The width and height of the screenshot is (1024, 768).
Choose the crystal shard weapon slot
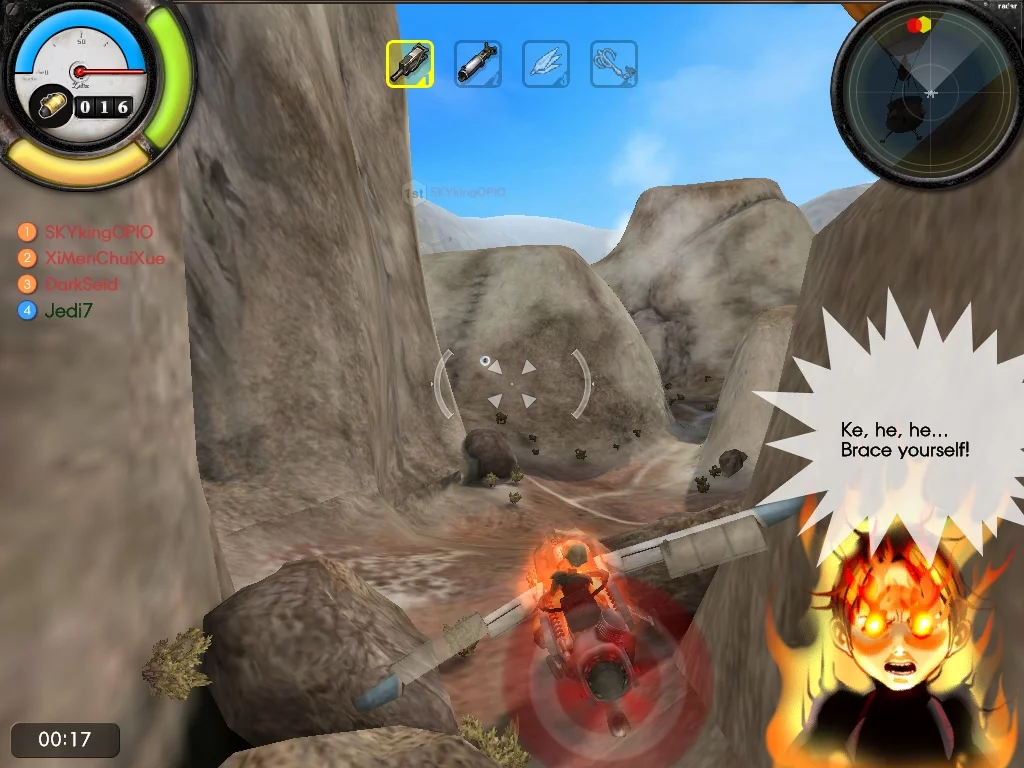[x=546, y=64]
